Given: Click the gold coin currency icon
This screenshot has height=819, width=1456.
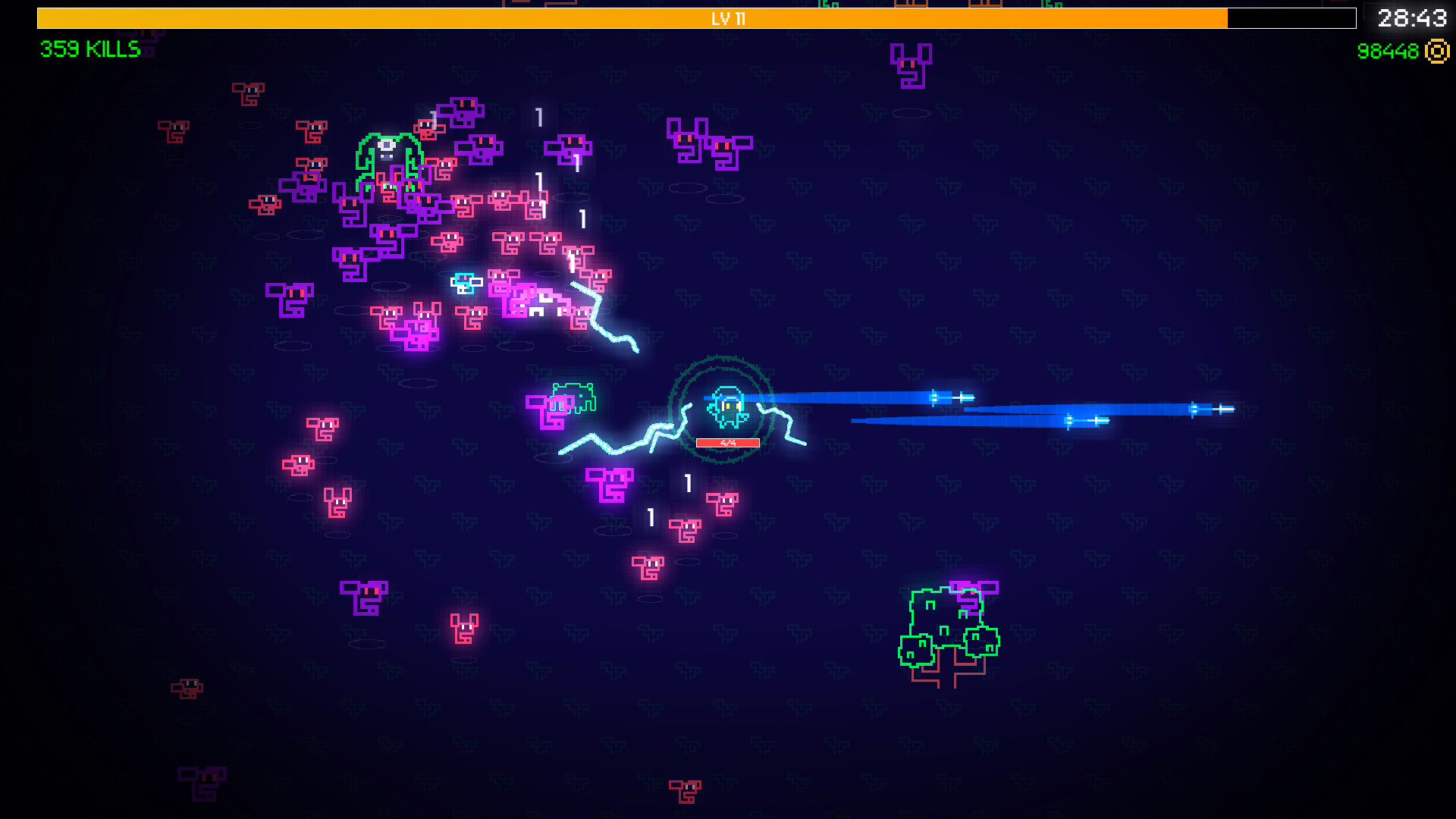Looking at the screenshot, I should 1436,52.
